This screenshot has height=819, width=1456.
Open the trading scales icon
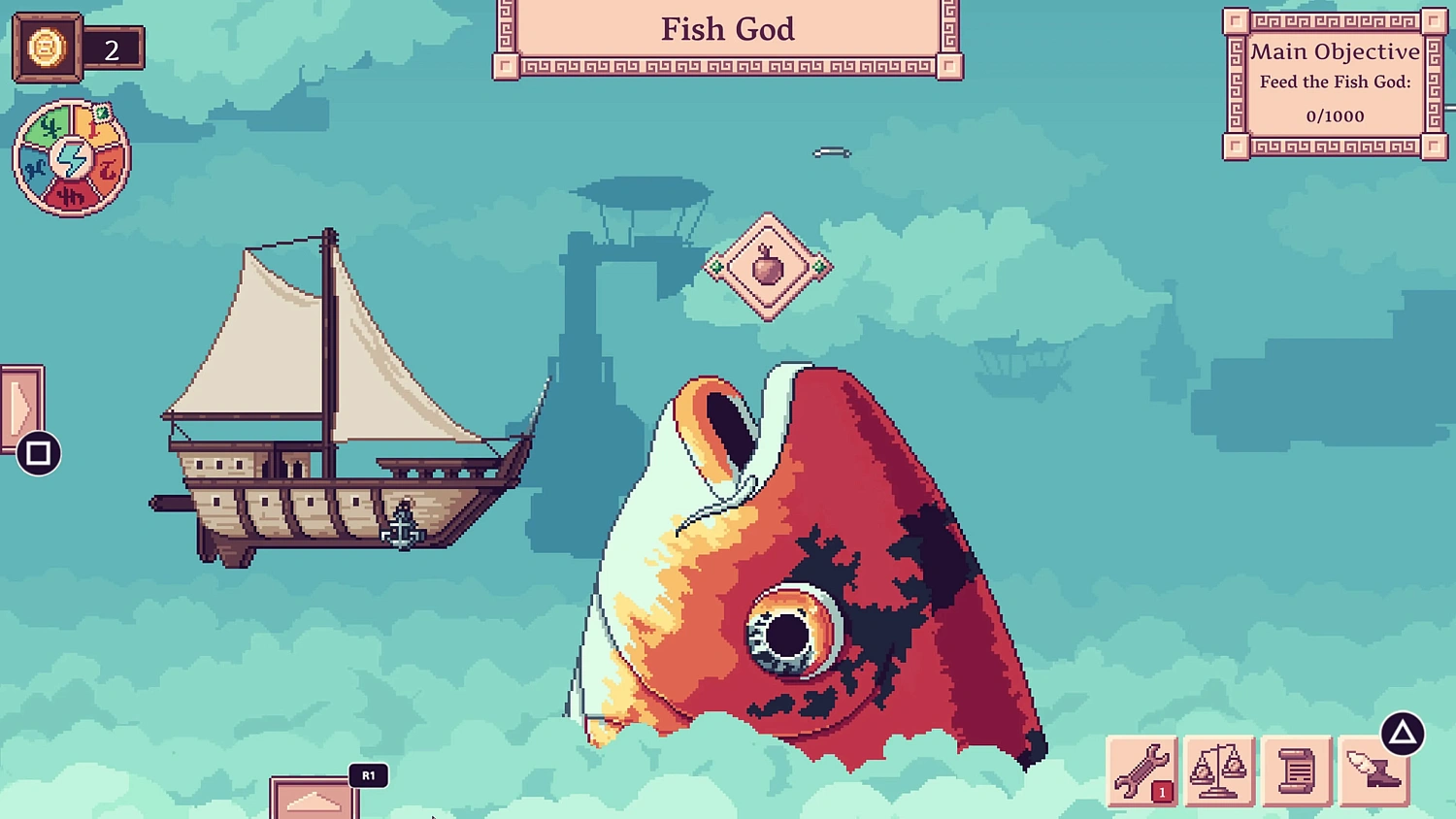pos(1220,771)
